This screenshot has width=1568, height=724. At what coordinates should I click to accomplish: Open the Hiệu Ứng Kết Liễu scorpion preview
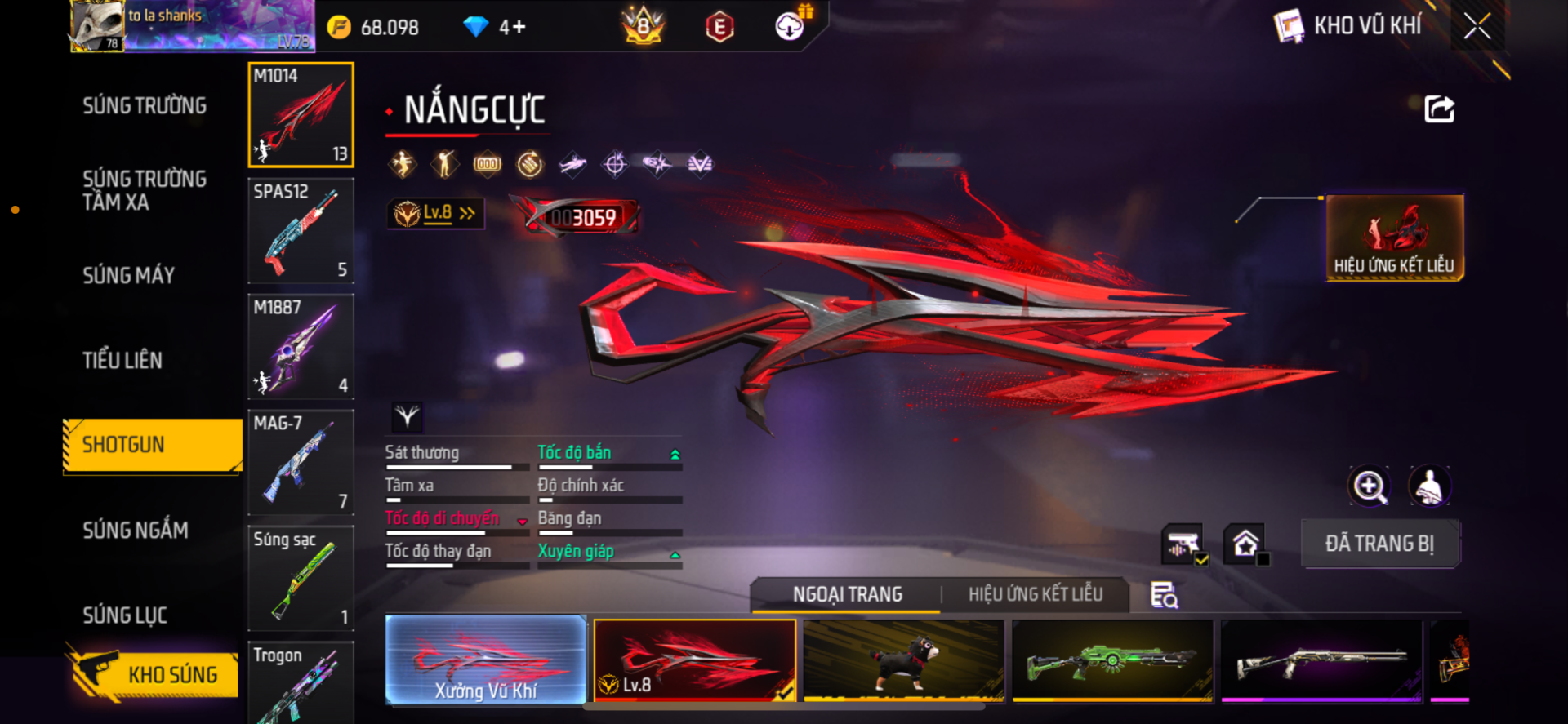(x=1394, y=238)
